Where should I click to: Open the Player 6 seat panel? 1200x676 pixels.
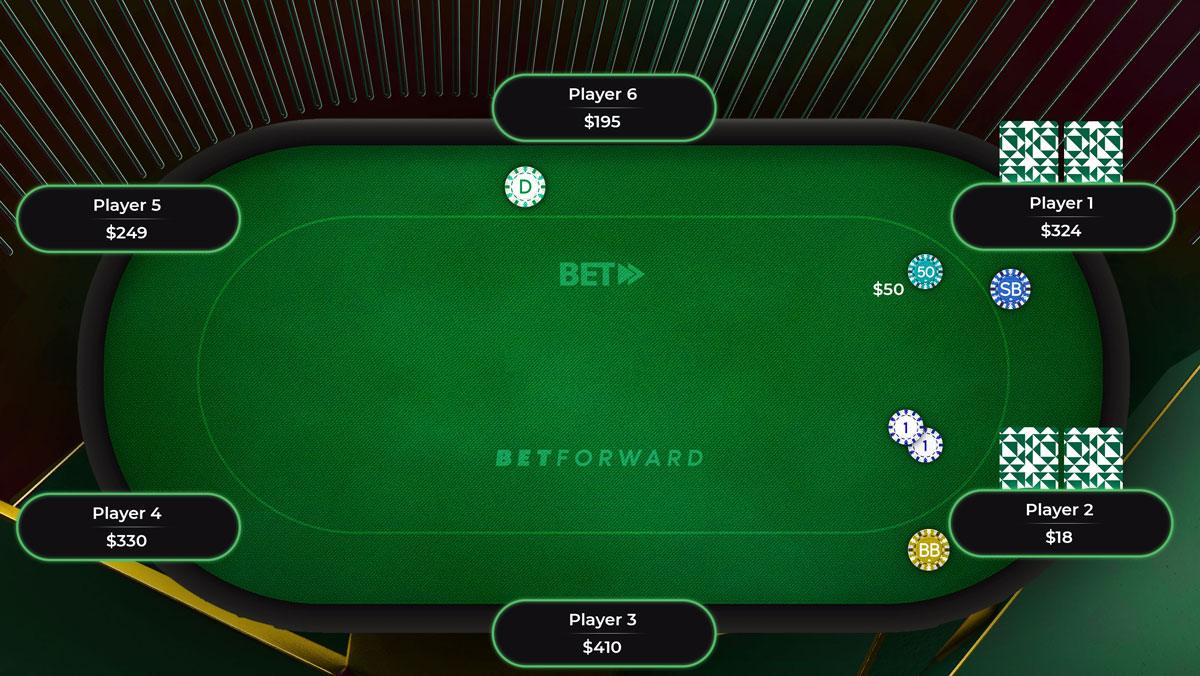(x=603, y=108)
